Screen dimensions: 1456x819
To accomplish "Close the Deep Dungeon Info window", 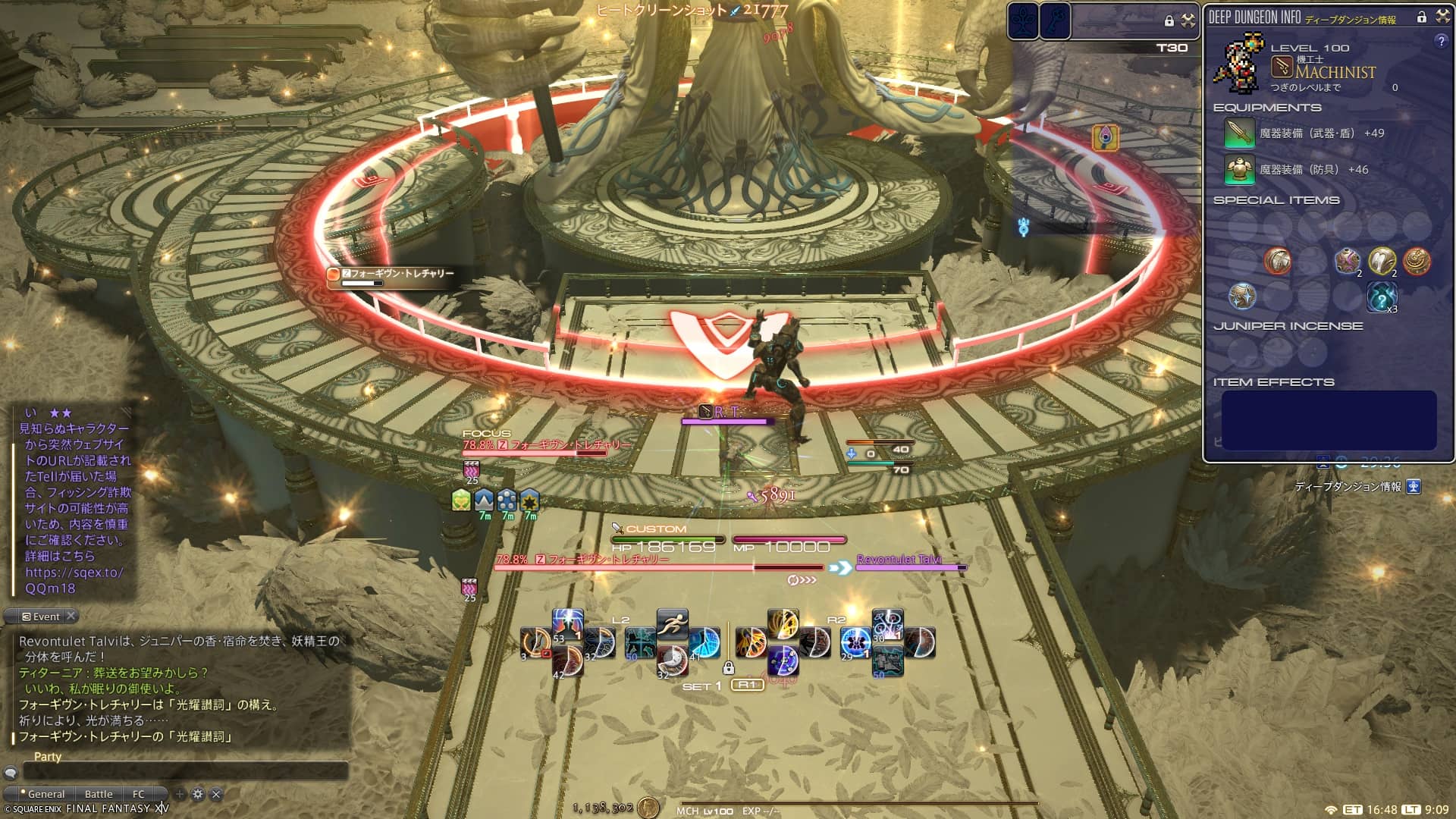I will [x=1442, y=17].
